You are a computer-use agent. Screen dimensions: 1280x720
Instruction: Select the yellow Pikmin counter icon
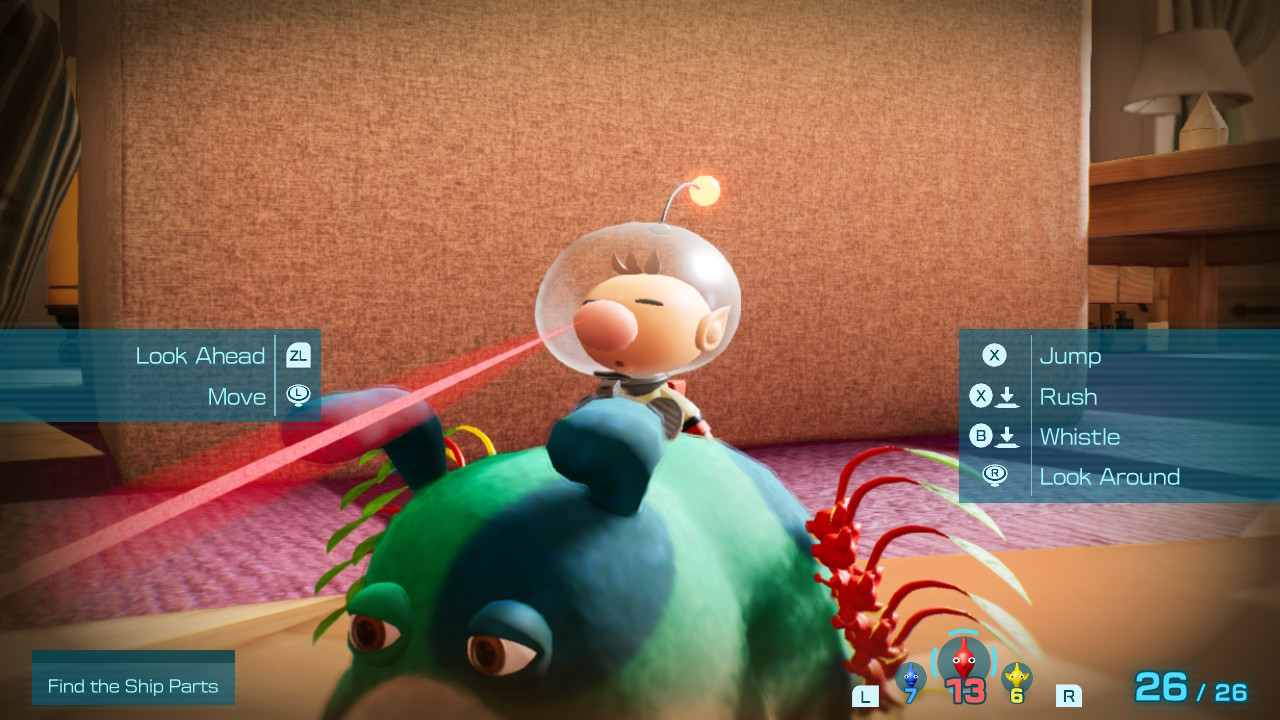(1018, 678)
